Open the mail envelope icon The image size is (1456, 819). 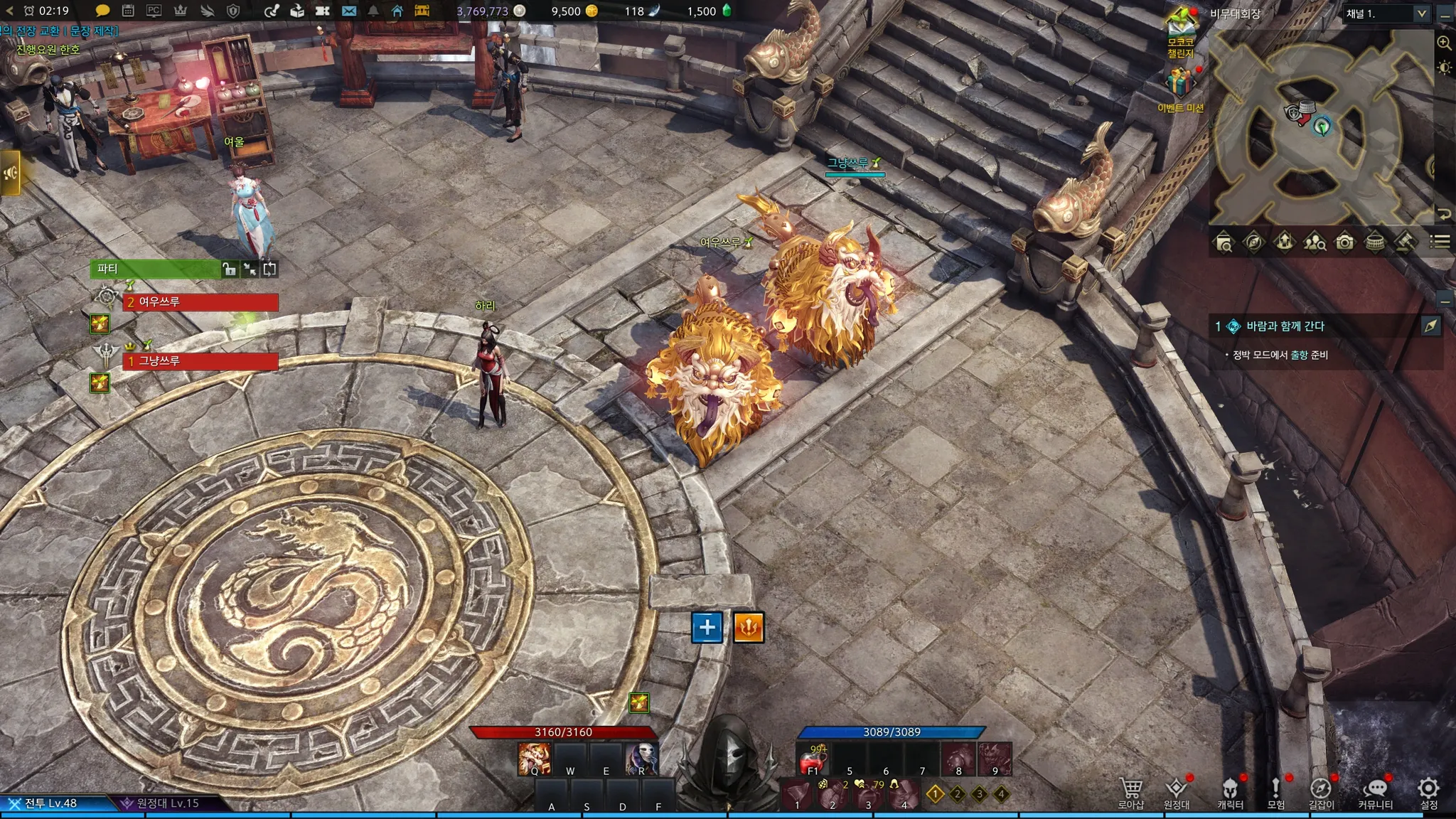coord(348,11)
